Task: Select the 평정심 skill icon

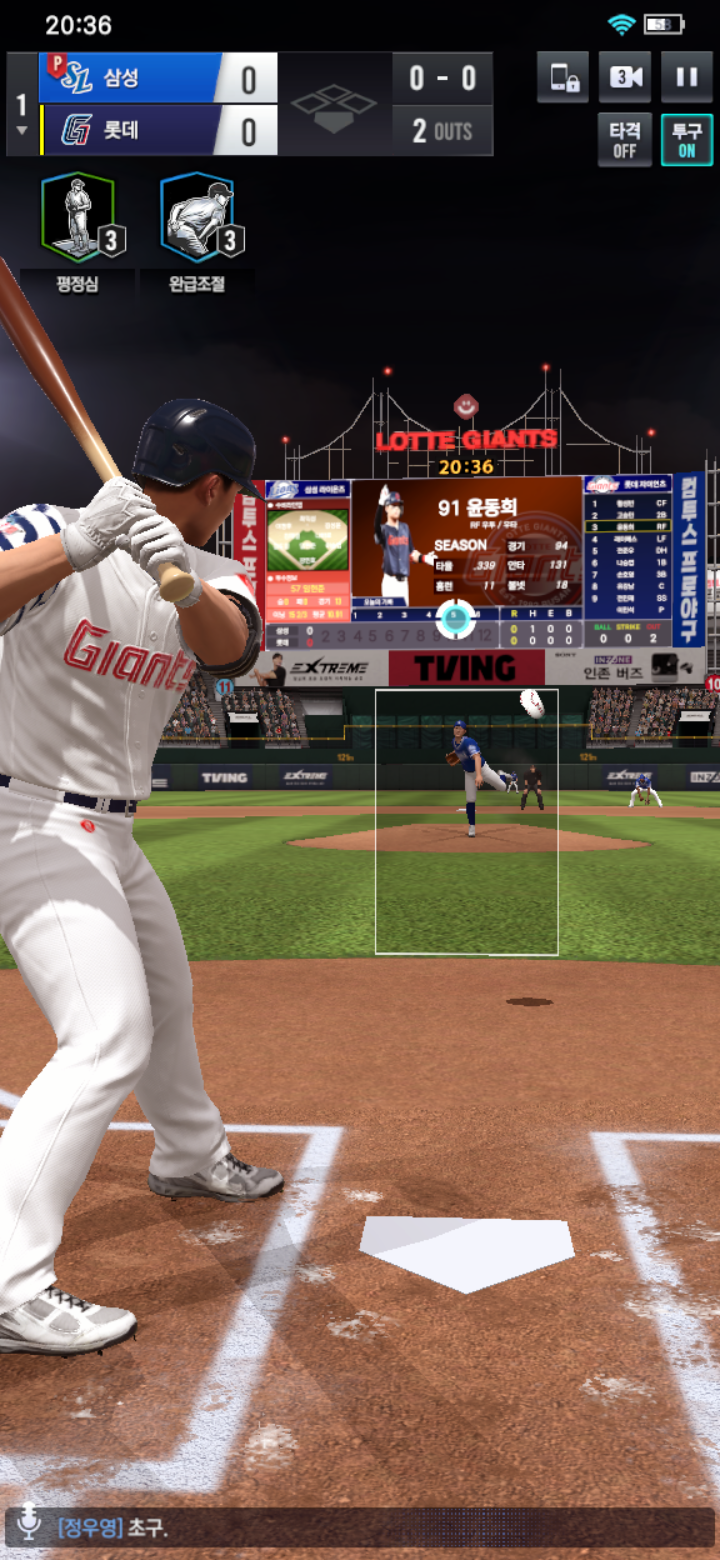Action: (x=78, y=218)
